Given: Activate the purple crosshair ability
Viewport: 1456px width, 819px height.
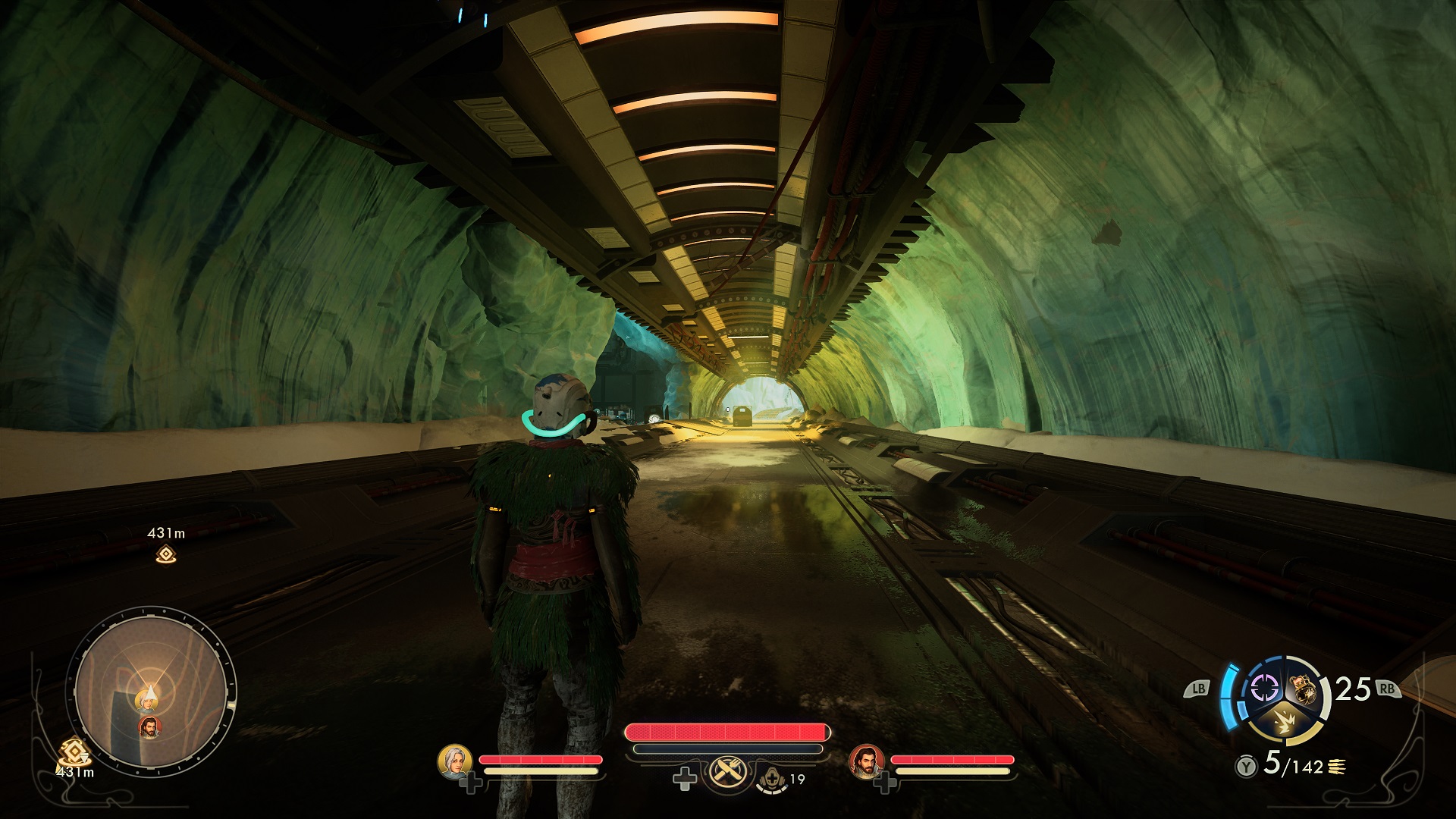Looking at the screenshot, I should (1263, 688).
